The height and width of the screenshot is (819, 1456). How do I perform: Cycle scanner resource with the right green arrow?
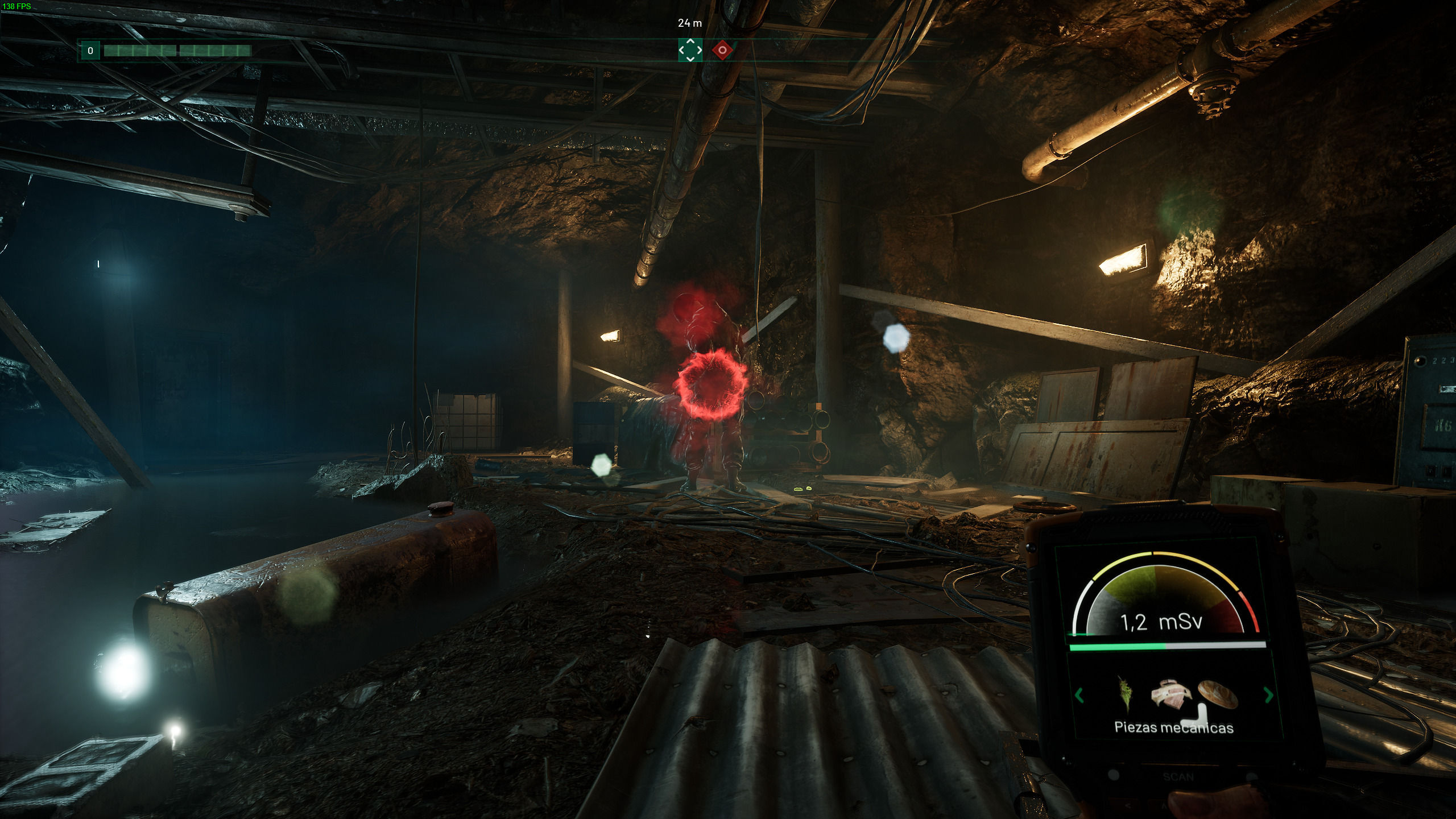pos(1268,694)
